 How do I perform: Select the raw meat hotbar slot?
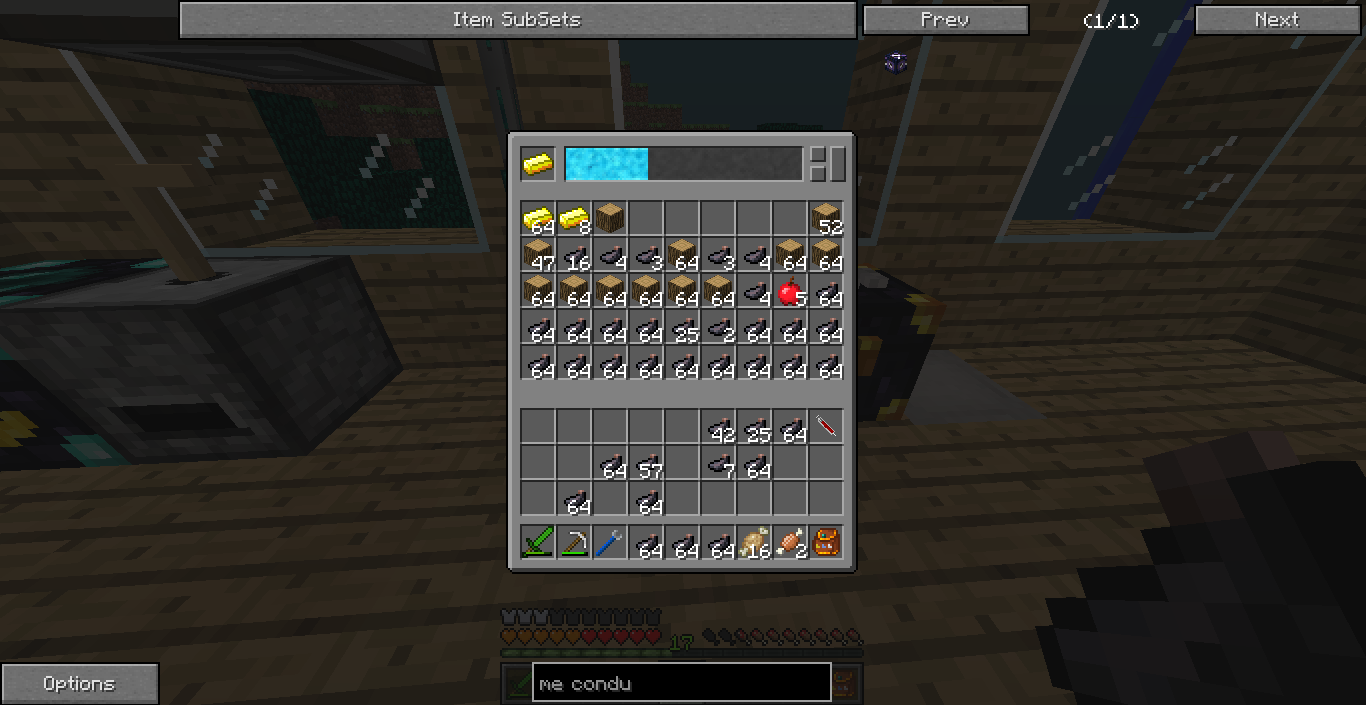pyautogui.click(x=790, y=543)
